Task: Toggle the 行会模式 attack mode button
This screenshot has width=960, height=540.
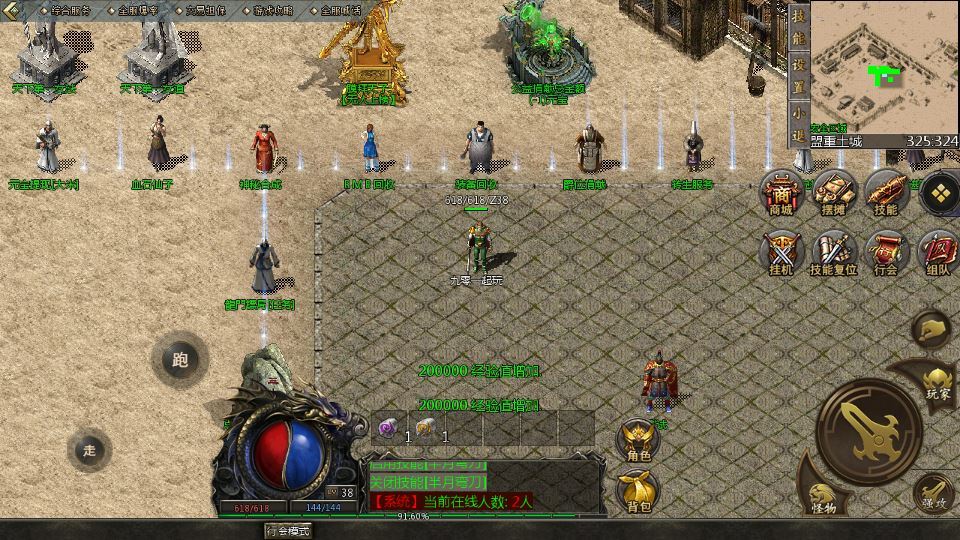Action: 288,529
